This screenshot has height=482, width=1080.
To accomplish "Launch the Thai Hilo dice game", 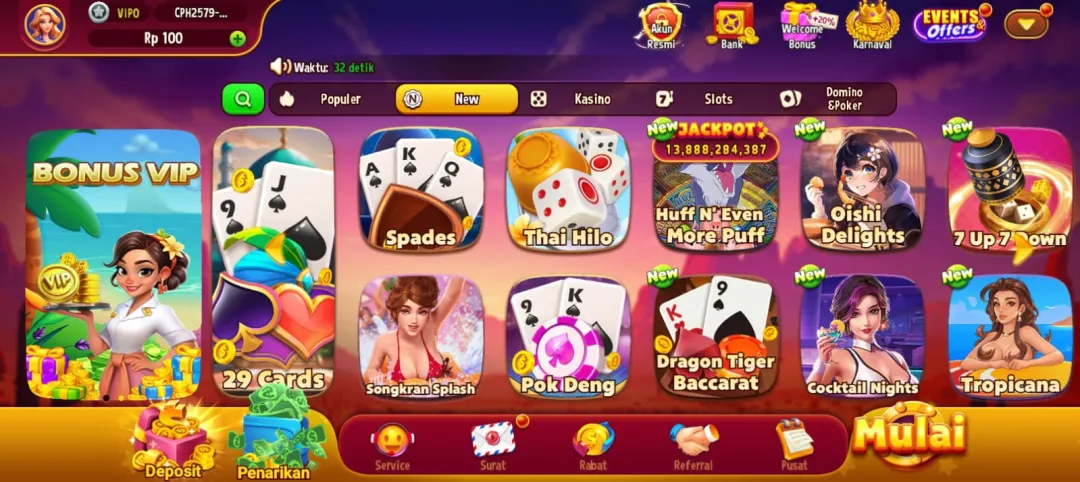I will (568, 189).
